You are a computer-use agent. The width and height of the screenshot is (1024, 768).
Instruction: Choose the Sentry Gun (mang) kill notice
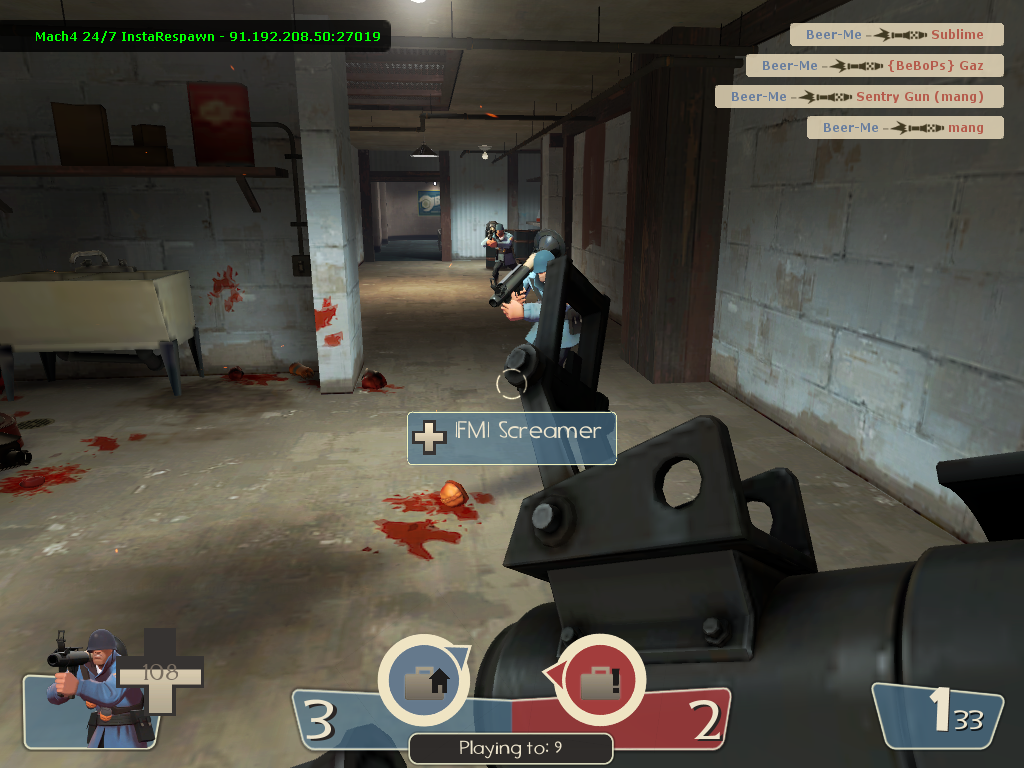857,97
